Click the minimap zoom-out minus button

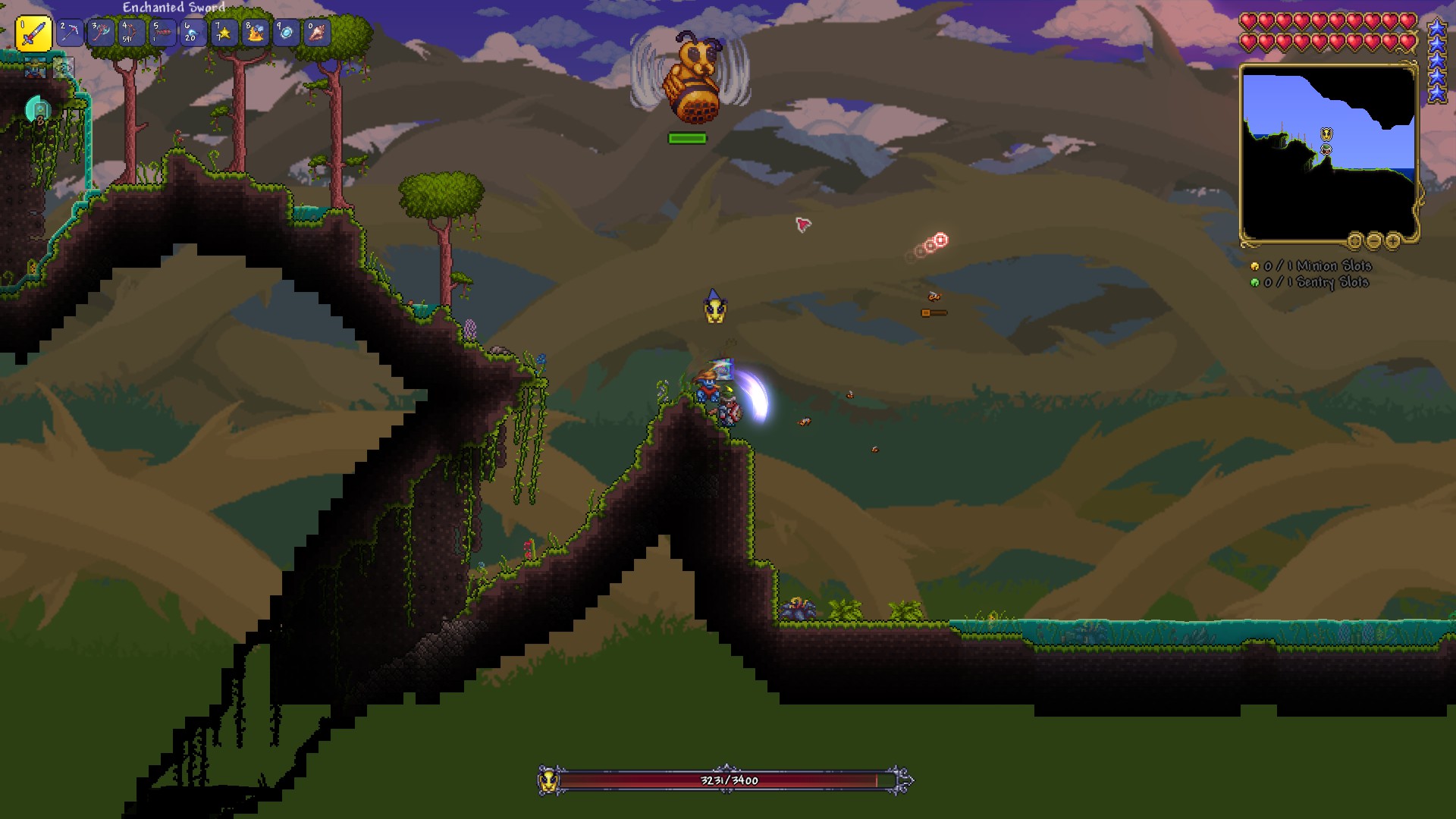pyautogui.click(x=1373, y=241)
